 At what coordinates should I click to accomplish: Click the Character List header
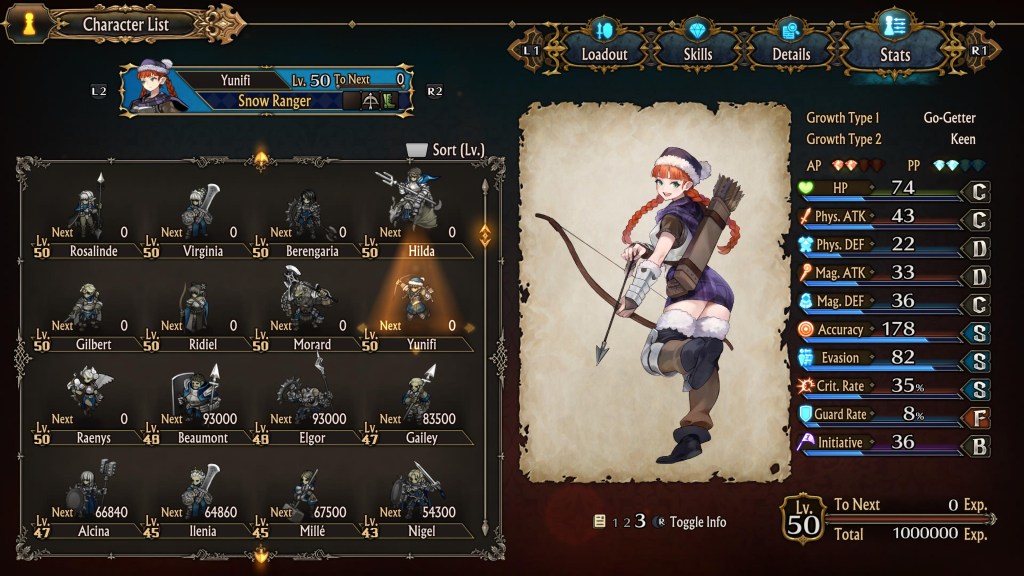click(125, 24)
